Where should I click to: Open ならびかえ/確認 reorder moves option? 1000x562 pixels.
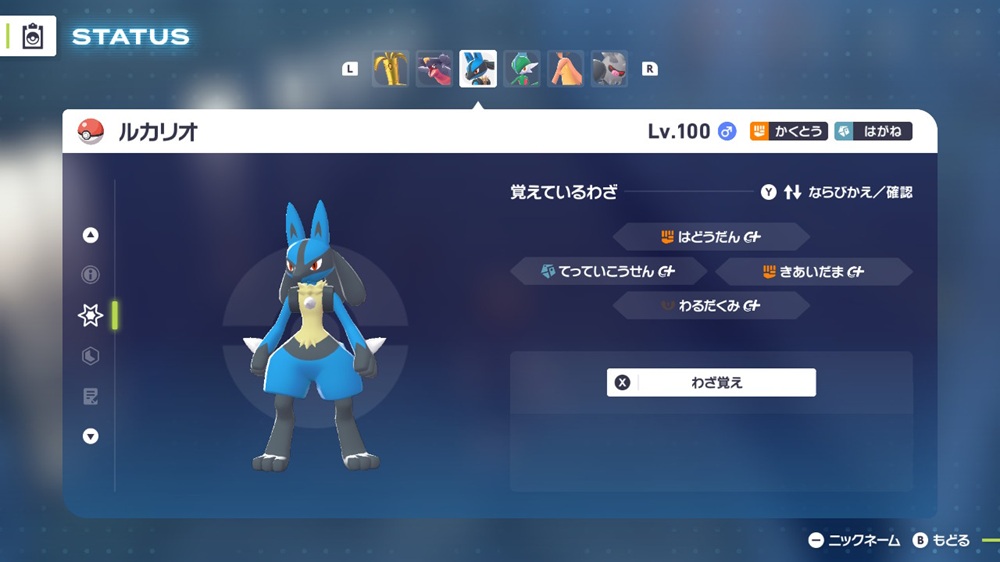(x=836, y=192)
